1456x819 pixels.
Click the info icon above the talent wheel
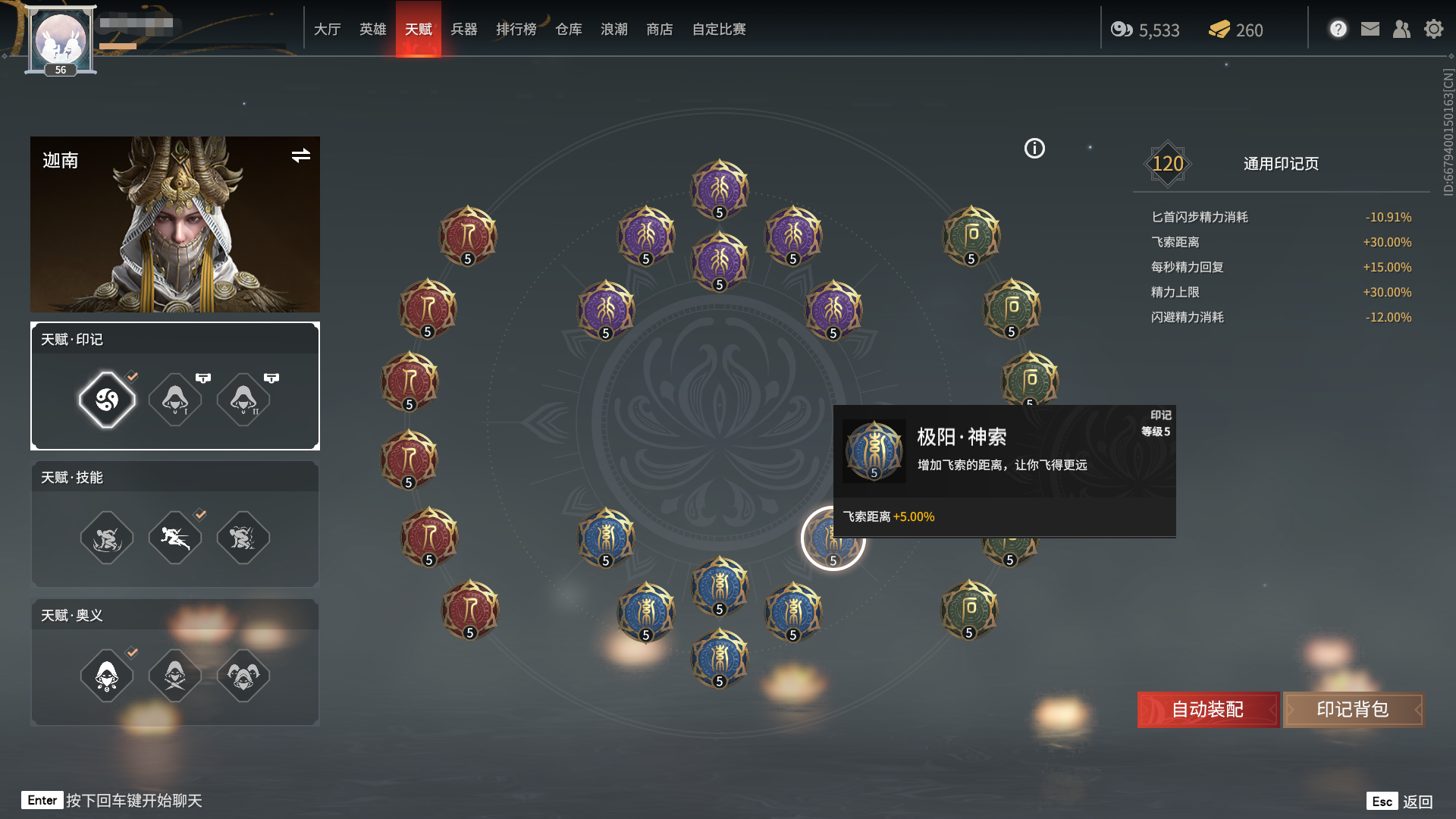[x=1033, y=149]
